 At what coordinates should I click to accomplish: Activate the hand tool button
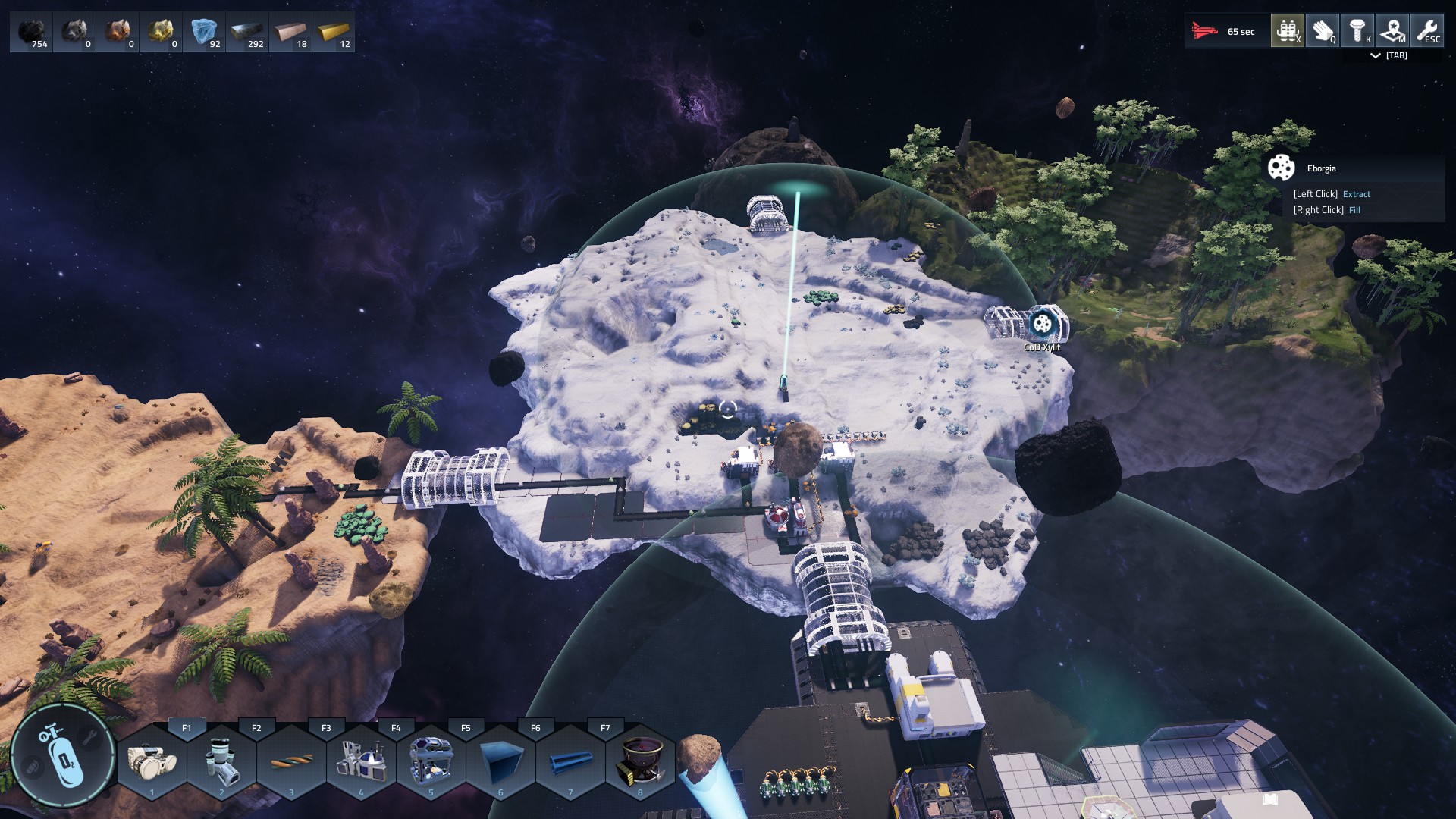pyautogui.click(x=1322, y=31)
